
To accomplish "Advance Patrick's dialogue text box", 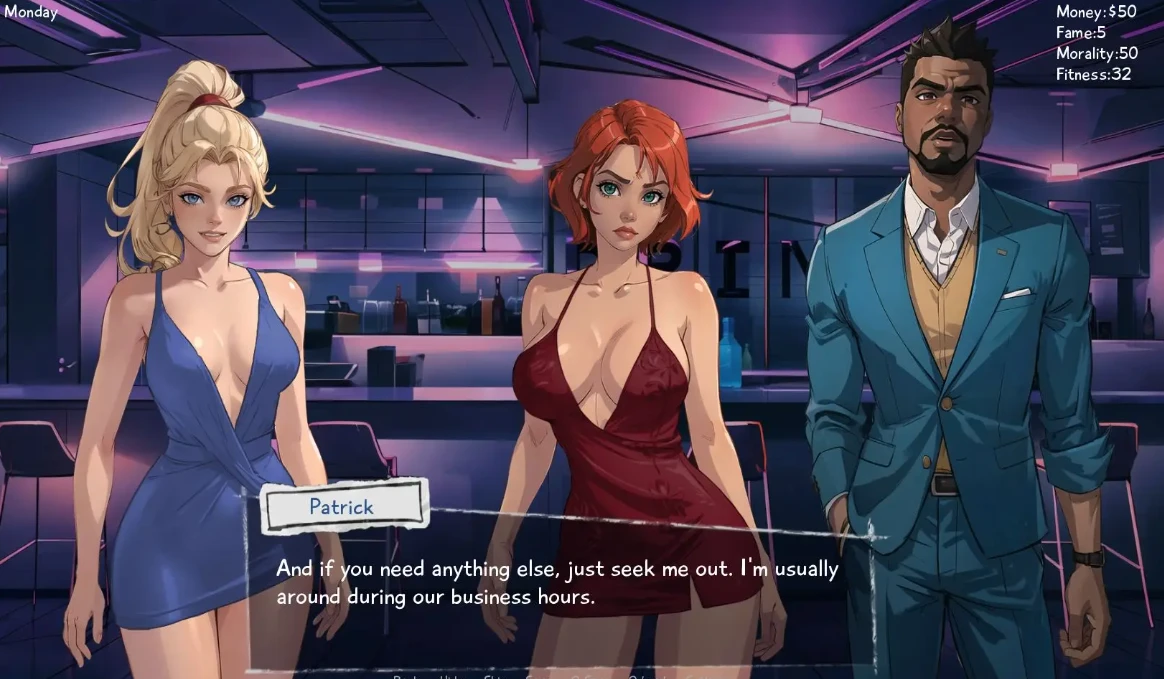I will [558, 583].
